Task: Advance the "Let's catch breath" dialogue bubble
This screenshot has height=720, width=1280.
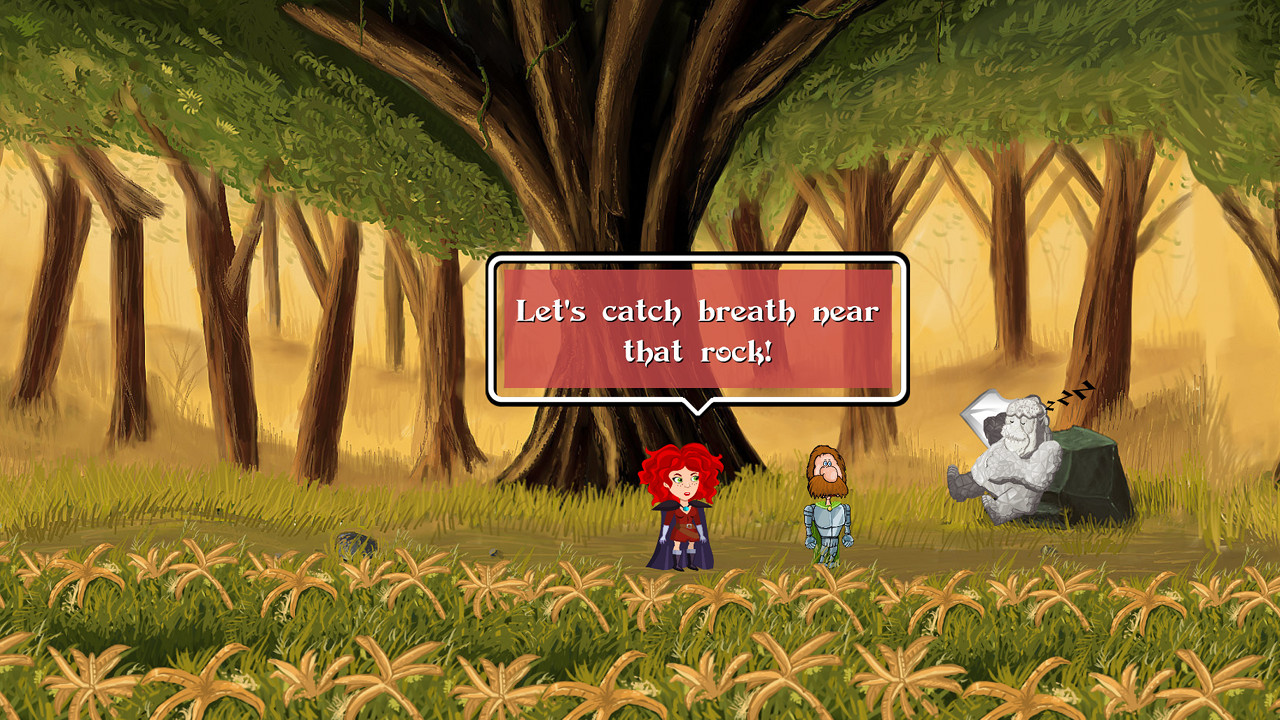Action: pos(697,329)
